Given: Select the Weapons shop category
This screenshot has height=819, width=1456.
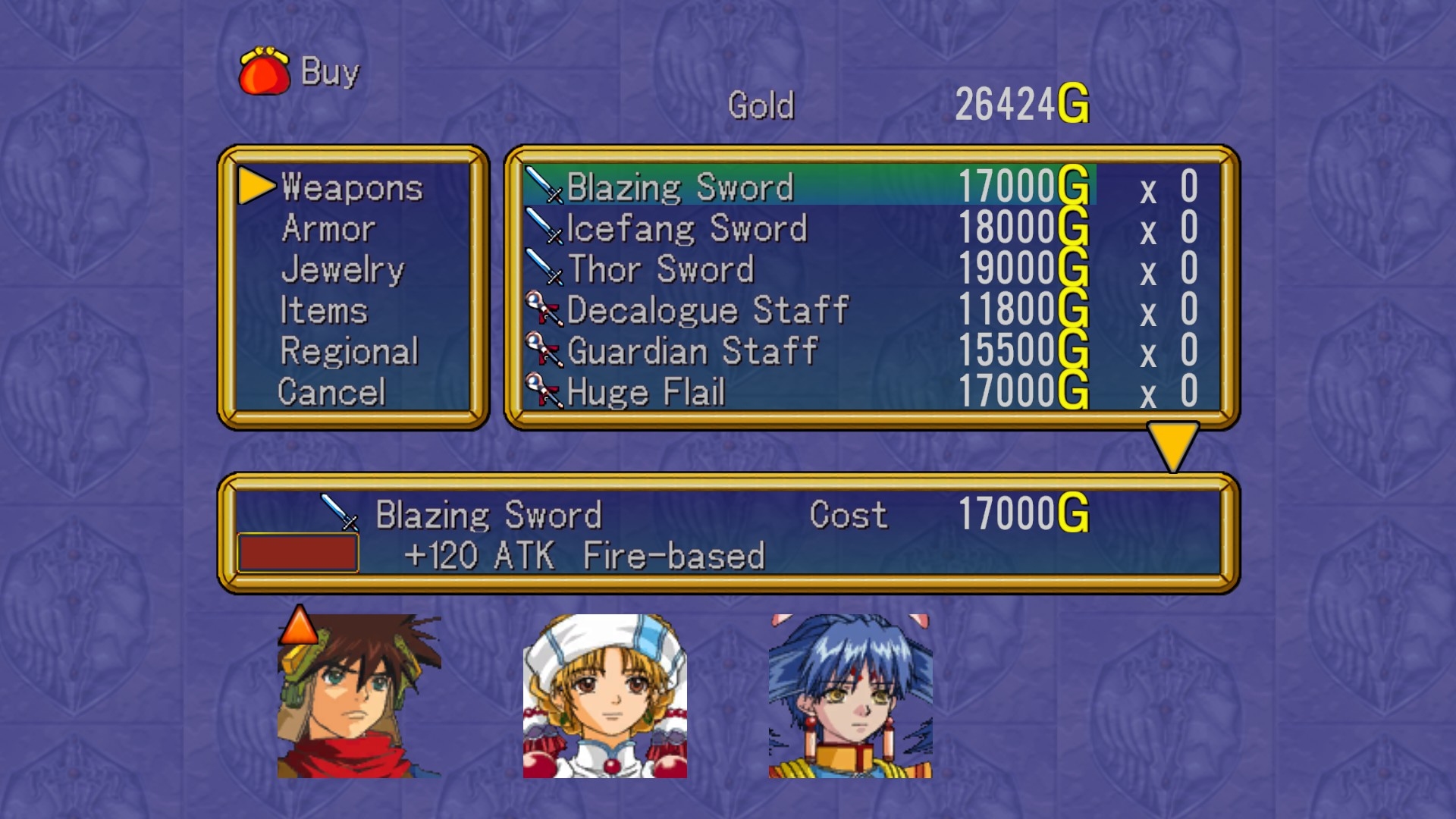Looking at the screenshot, I should tap(351, 187).
